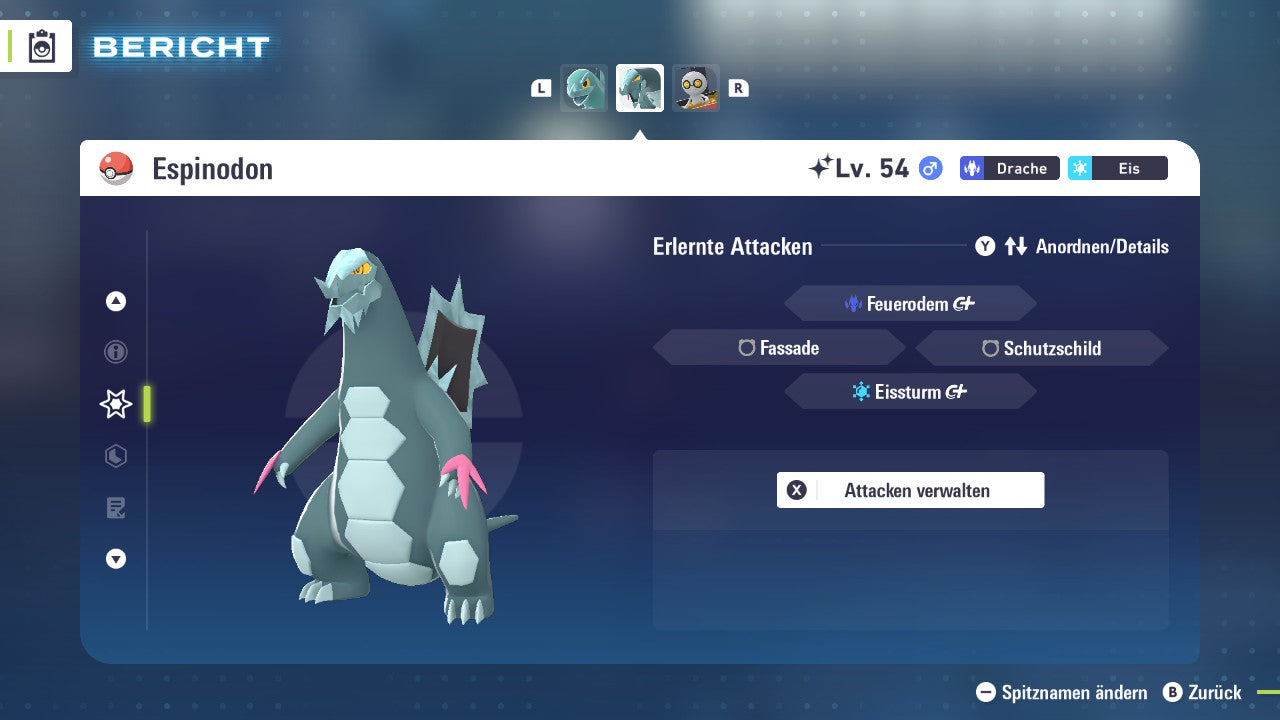
Task: Click the clipboard Bericht icon top left
Action: tap(41, 46)
